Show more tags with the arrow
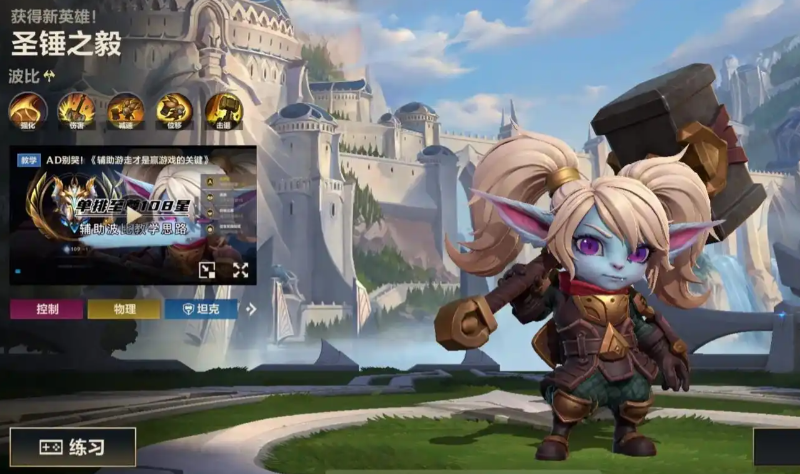This screenshot has width=800, height=474. [251, 309]
